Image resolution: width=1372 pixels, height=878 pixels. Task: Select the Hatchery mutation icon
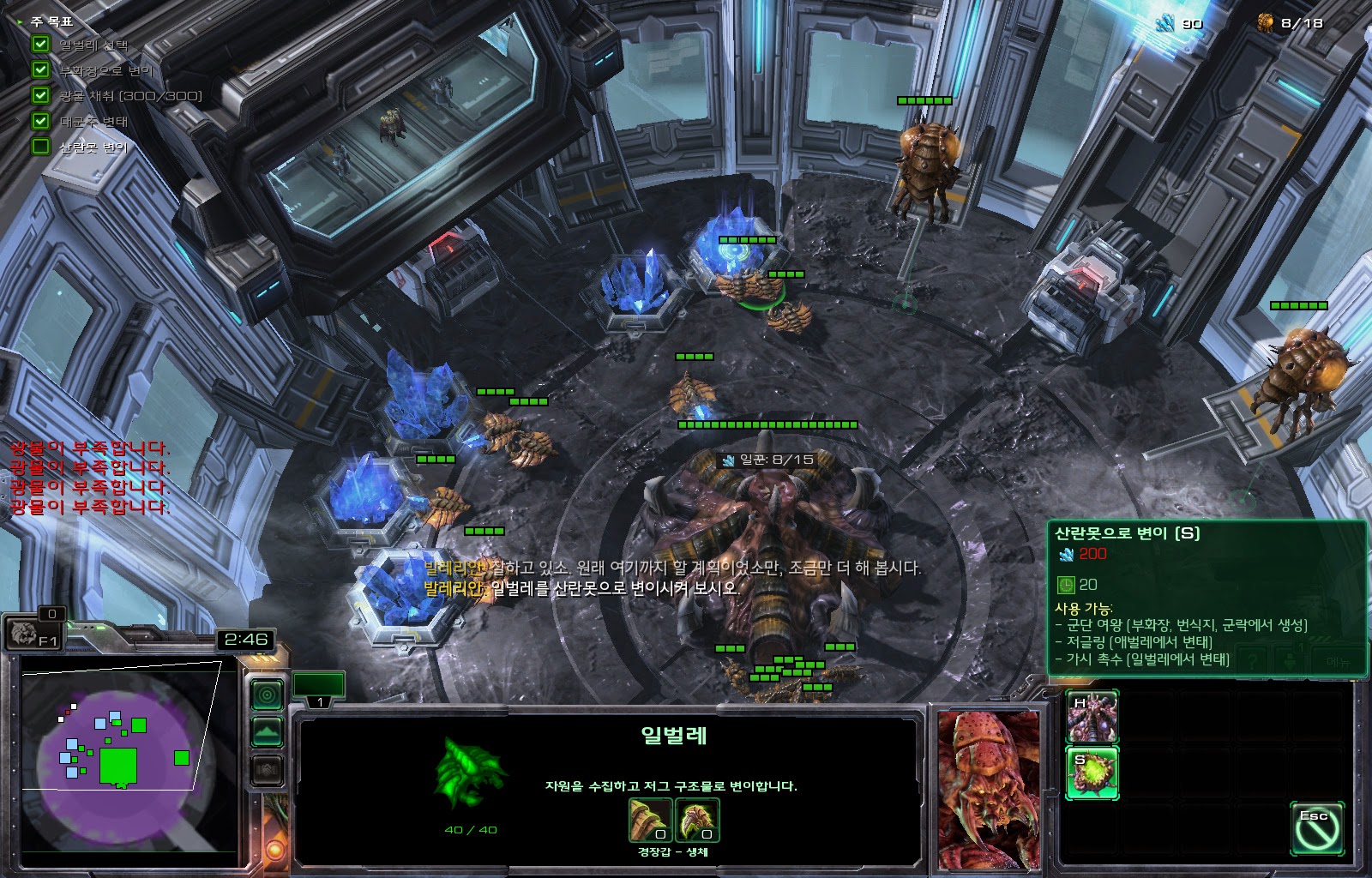(x=1092, y=717)
